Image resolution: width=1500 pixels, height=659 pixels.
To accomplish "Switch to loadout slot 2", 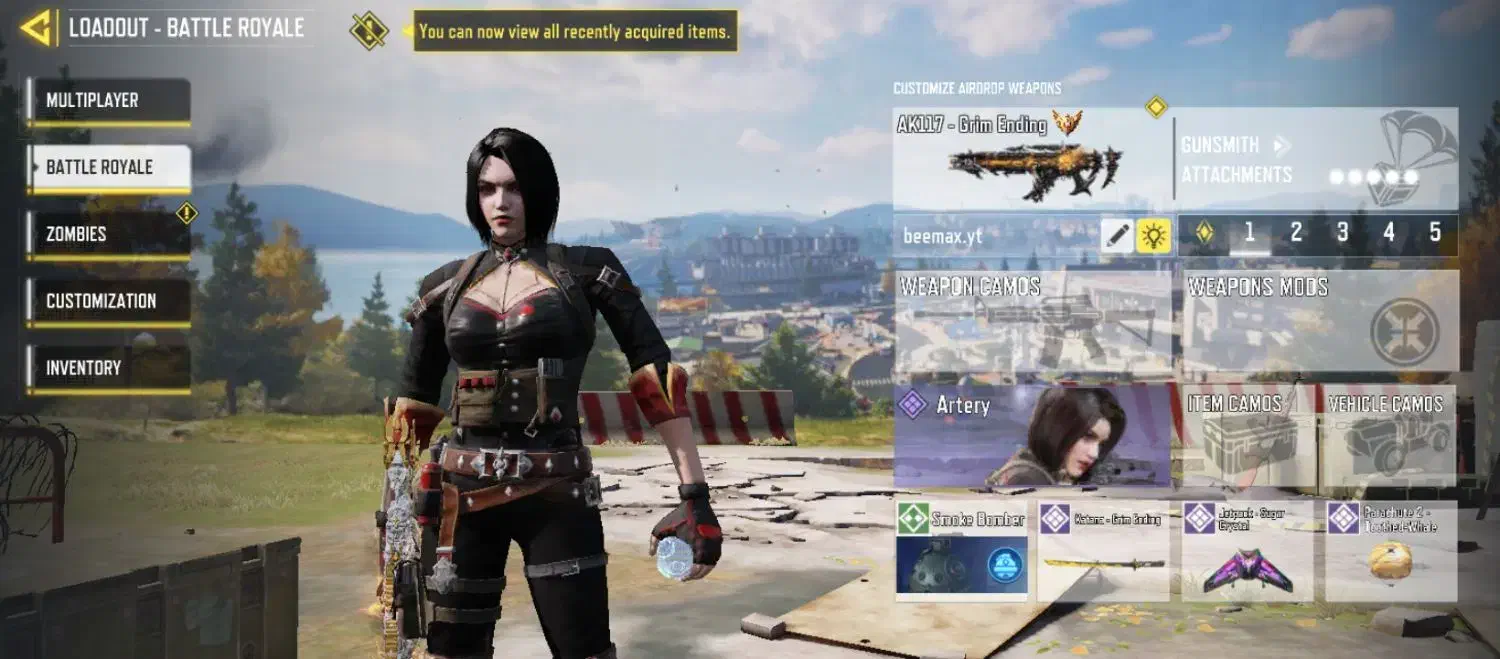I will point(1296,233).
